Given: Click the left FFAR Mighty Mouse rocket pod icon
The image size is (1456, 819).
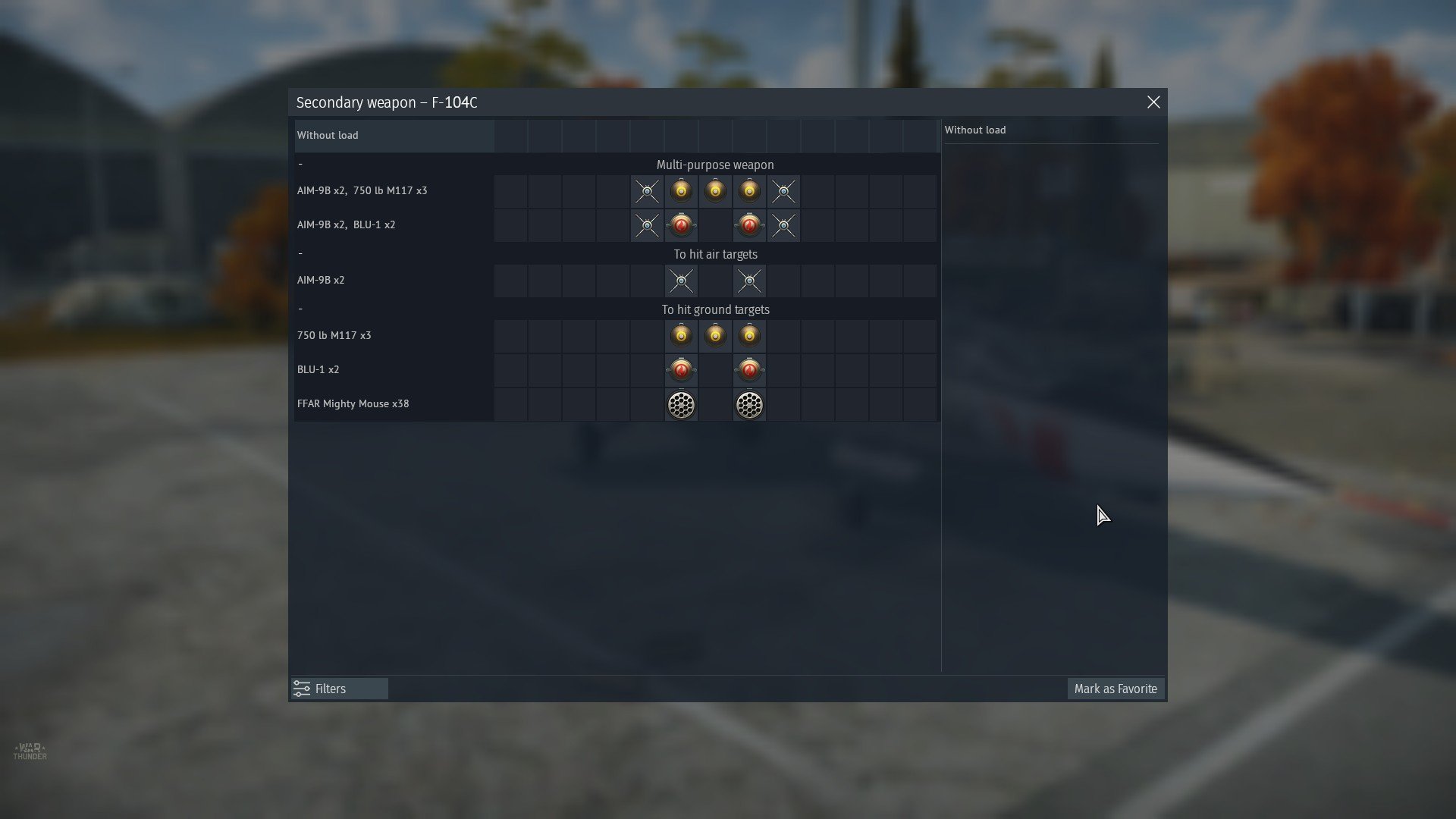Looking at the screenshot, I should [681, 404].
